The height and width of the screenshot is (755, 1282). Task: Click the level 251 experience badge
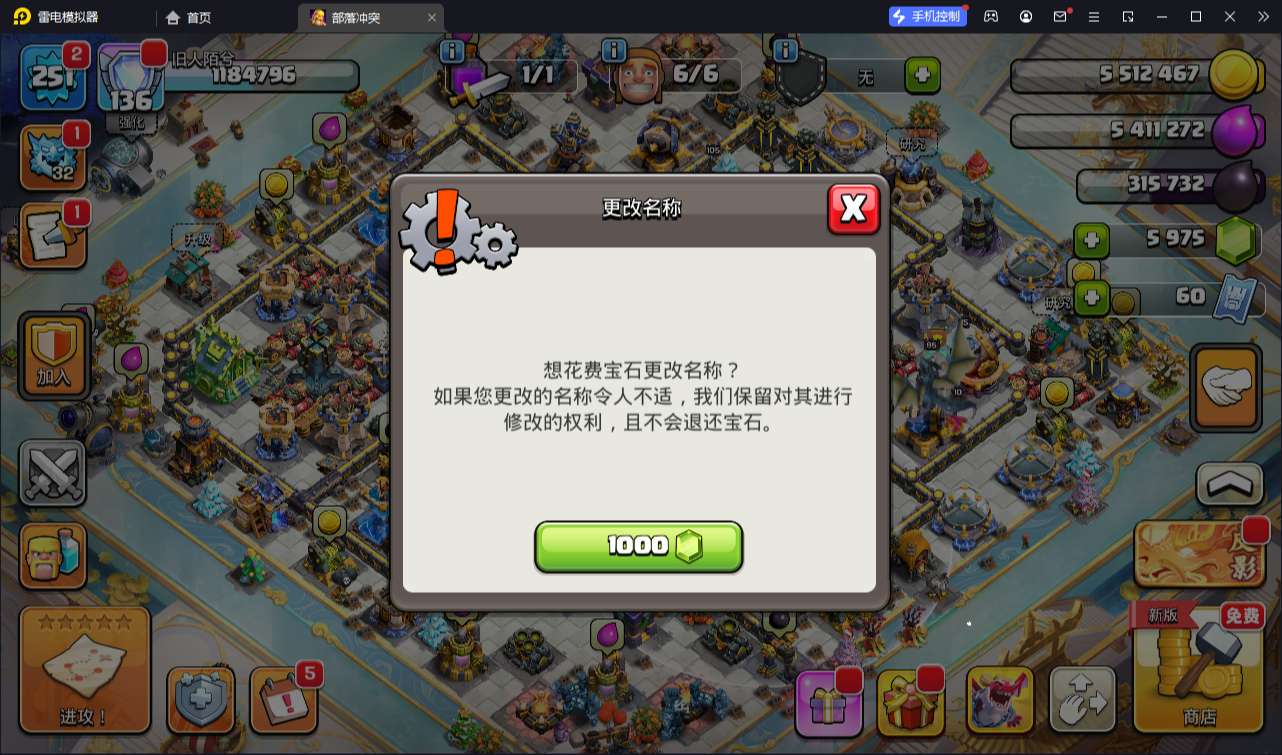click(52, 75)
